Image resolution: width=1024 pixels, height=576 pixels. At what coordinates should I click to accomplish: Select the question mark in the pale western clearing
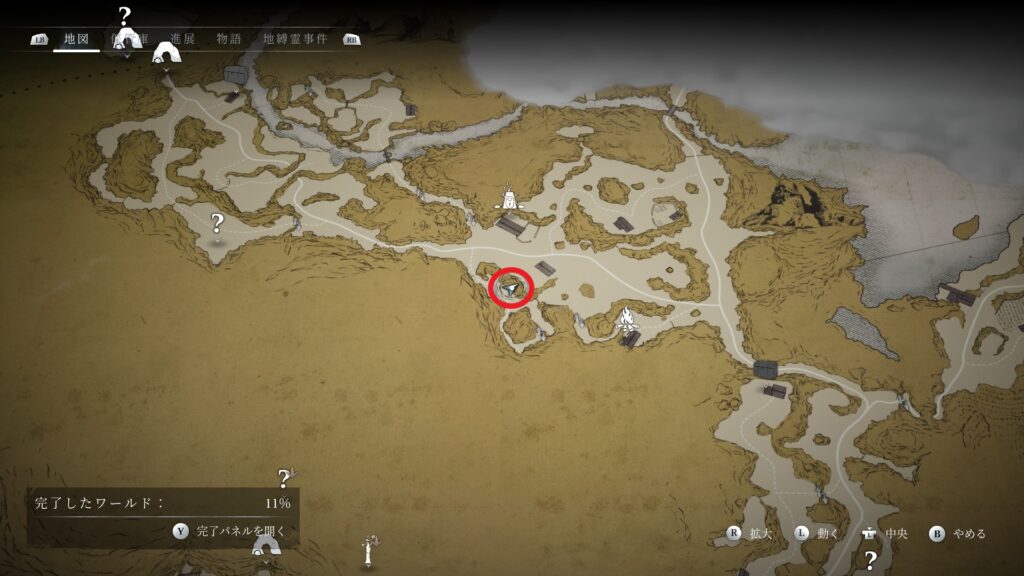(216, 223)
